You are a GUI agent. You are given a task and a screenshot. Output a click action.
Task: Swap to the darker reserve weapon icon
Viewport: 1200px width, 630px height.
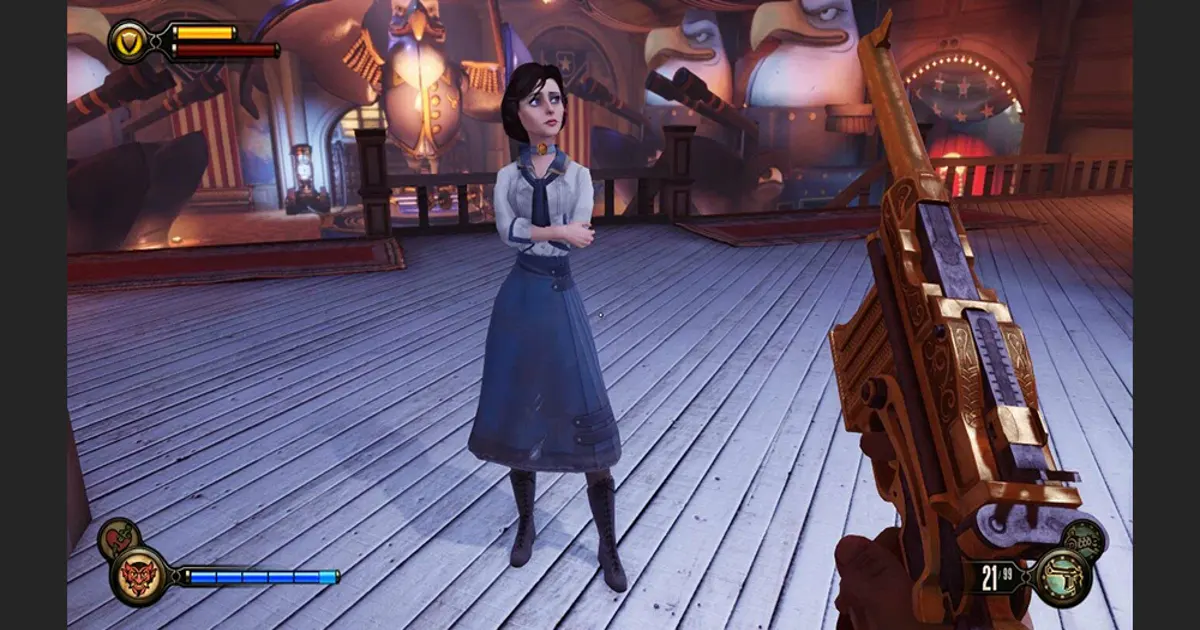[x=1083, y=539]
